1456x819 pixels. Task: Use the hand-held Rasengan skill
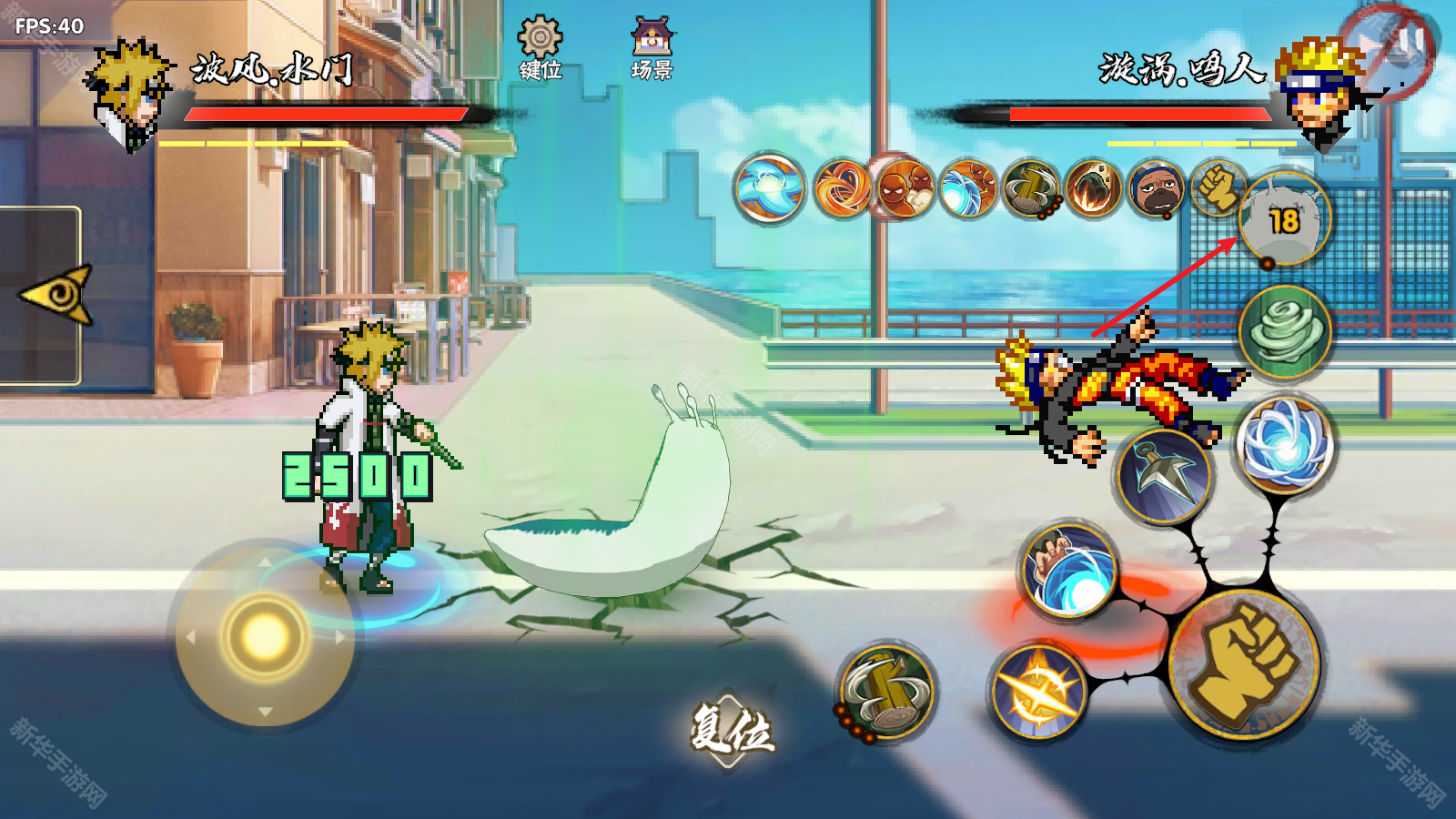(x=1068, y=571)
